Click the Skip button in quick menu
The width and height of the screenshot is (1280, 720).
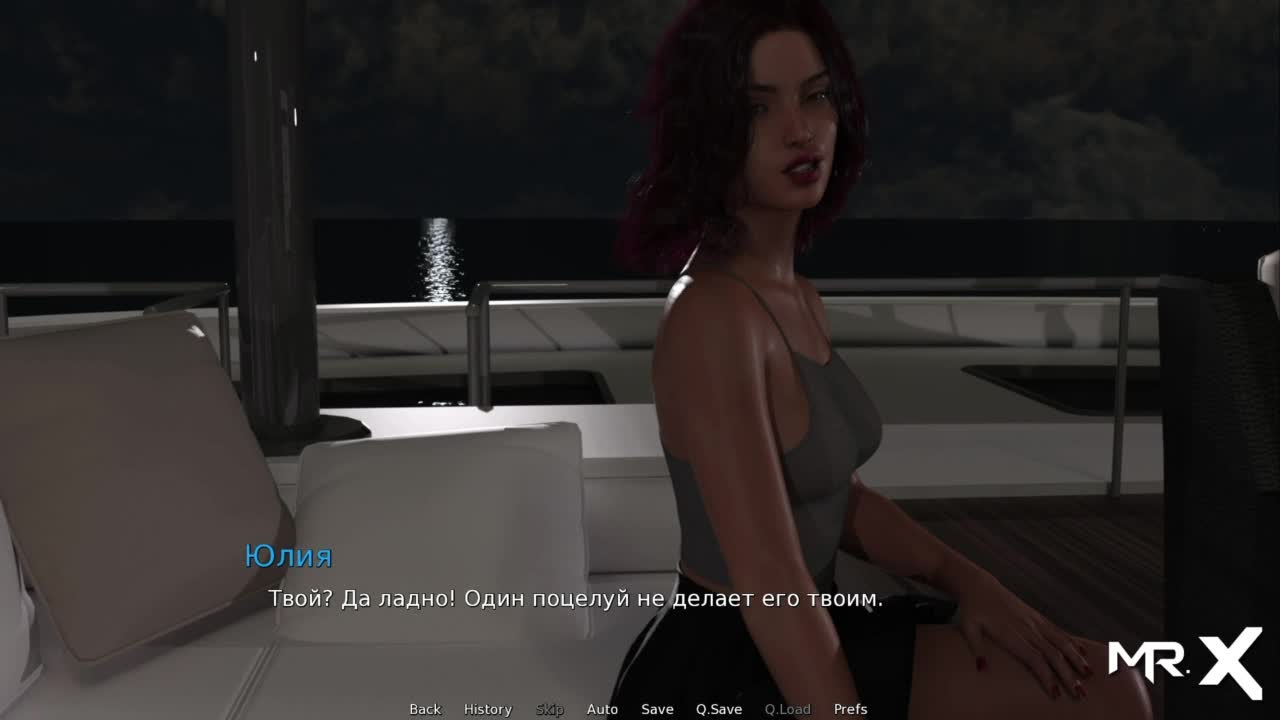click(x=549, y=709)
